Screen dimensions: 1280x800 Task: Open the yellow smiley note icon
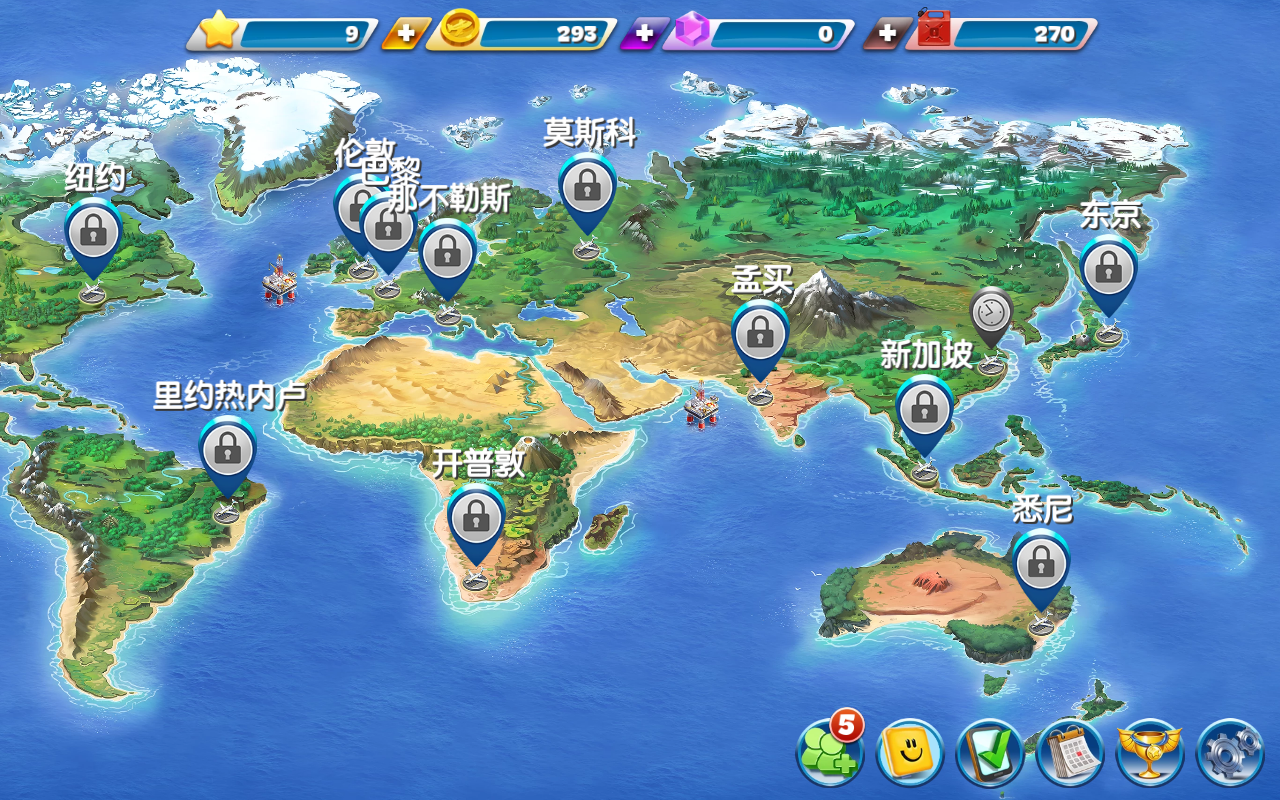click(910, 752)
